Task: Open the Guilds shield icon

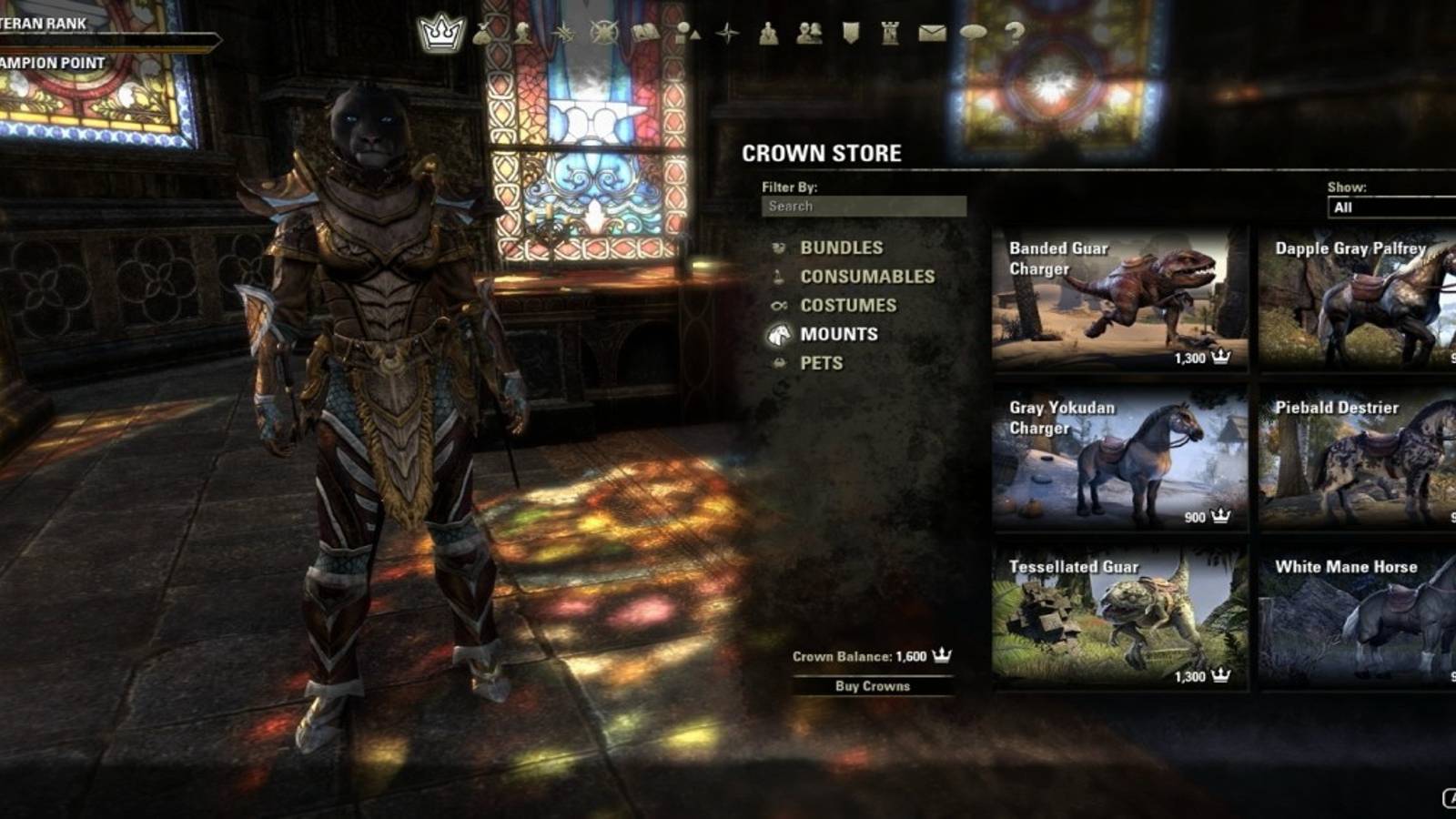Action: click(849, 34)
